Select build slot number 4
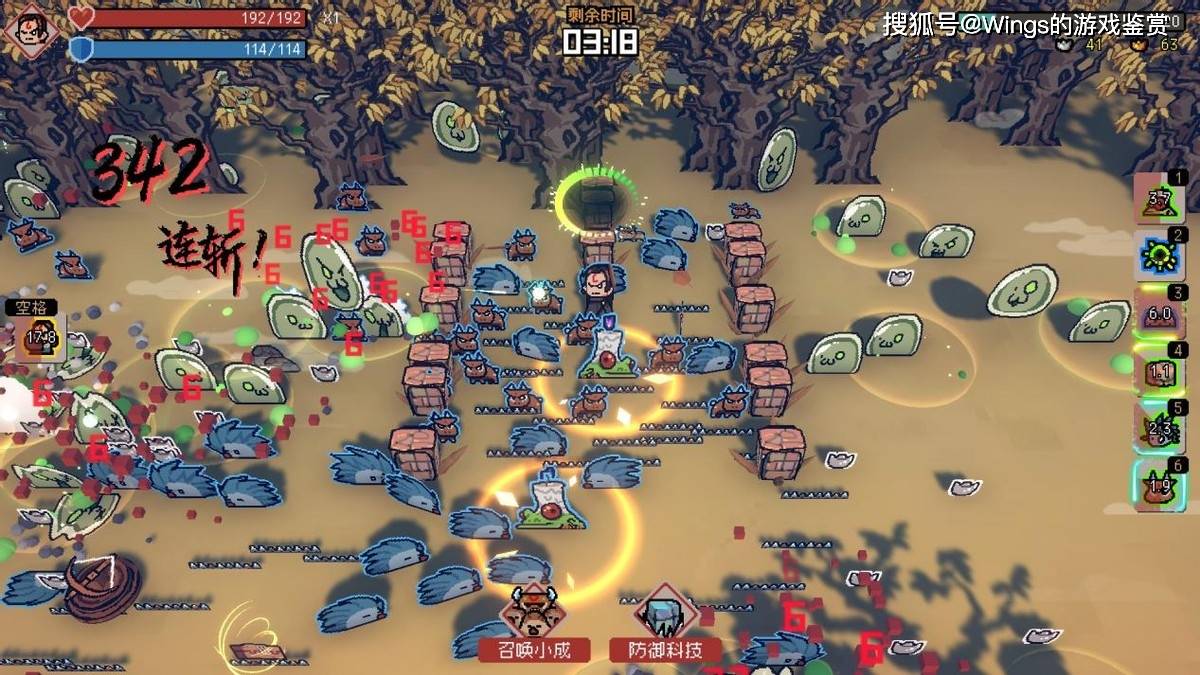This screenshot has height=675, width=1200. (1159, 371)
